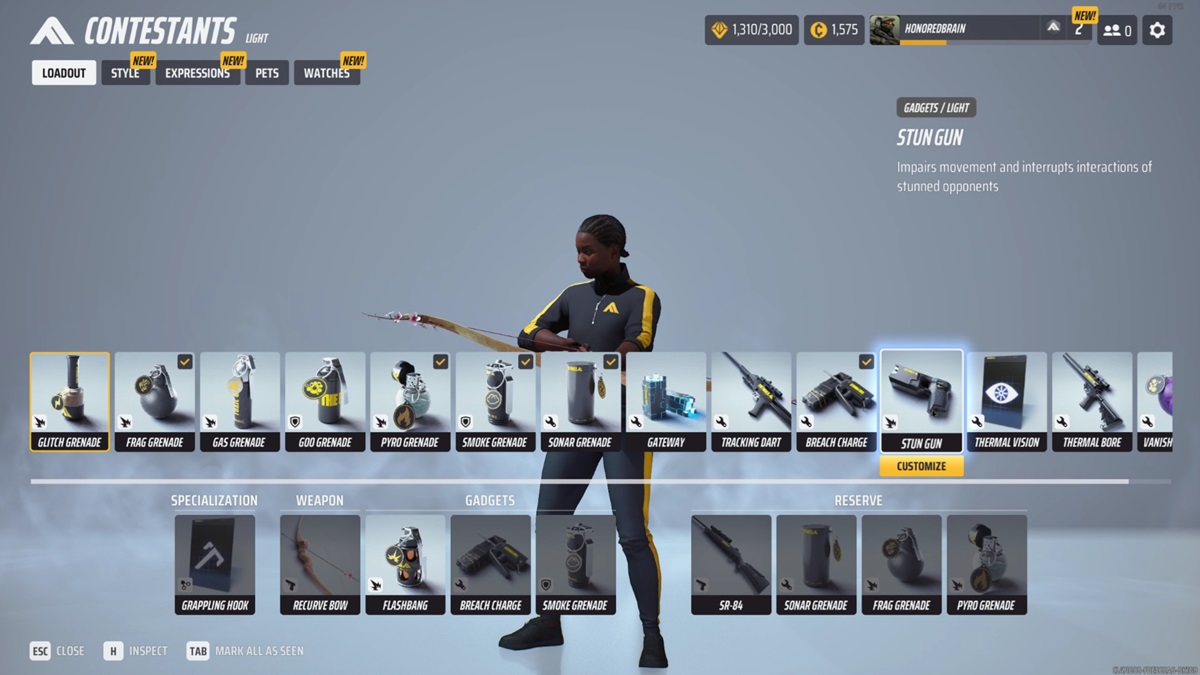
Task: Customize the Stun Gun
Action: 921,466
